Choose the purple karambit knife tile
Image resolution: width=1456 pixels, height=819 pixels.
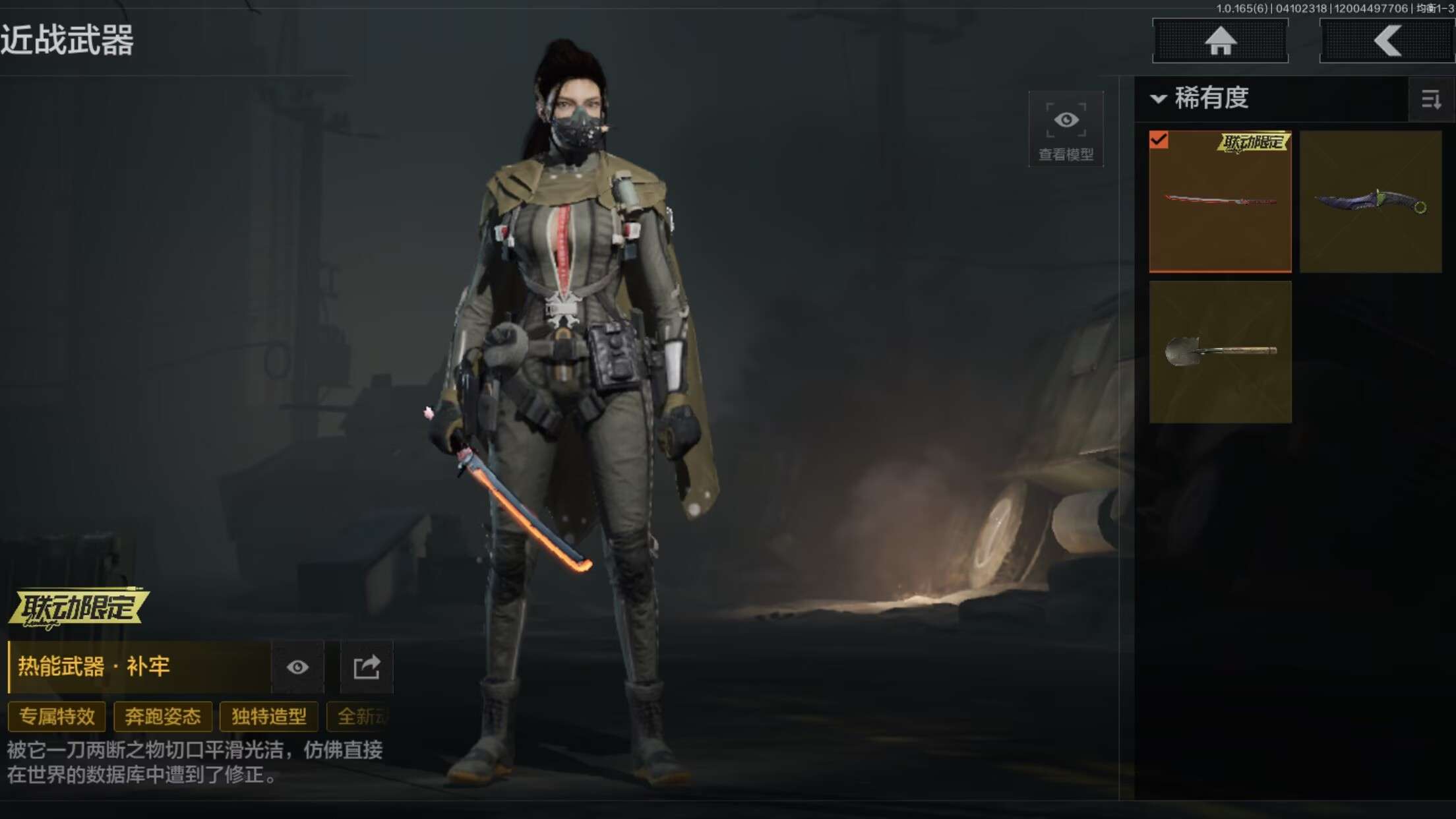click(1370, 201)
